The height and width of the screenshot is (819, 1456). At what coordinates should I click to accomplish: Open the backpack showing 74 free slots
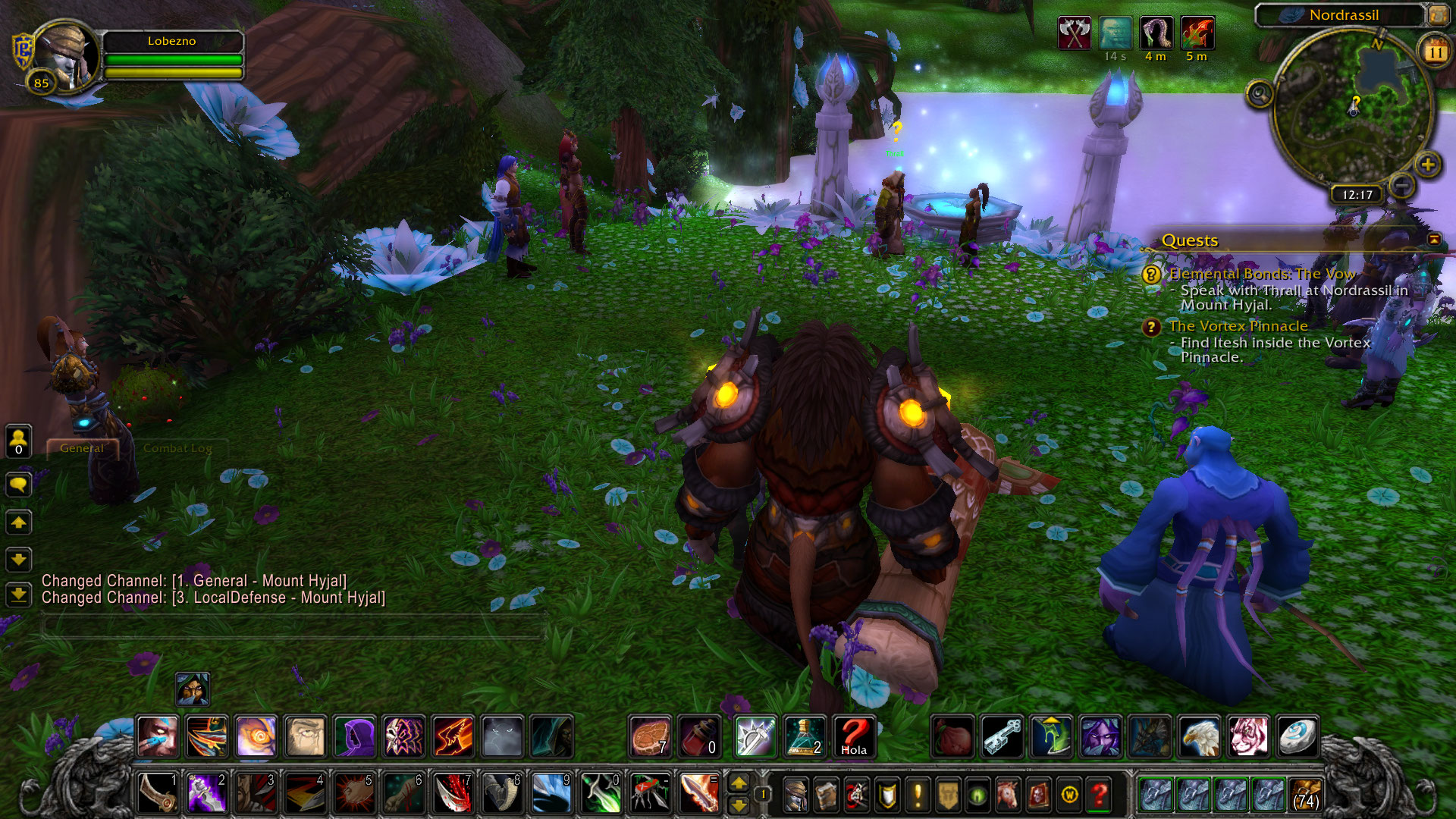1304,795
